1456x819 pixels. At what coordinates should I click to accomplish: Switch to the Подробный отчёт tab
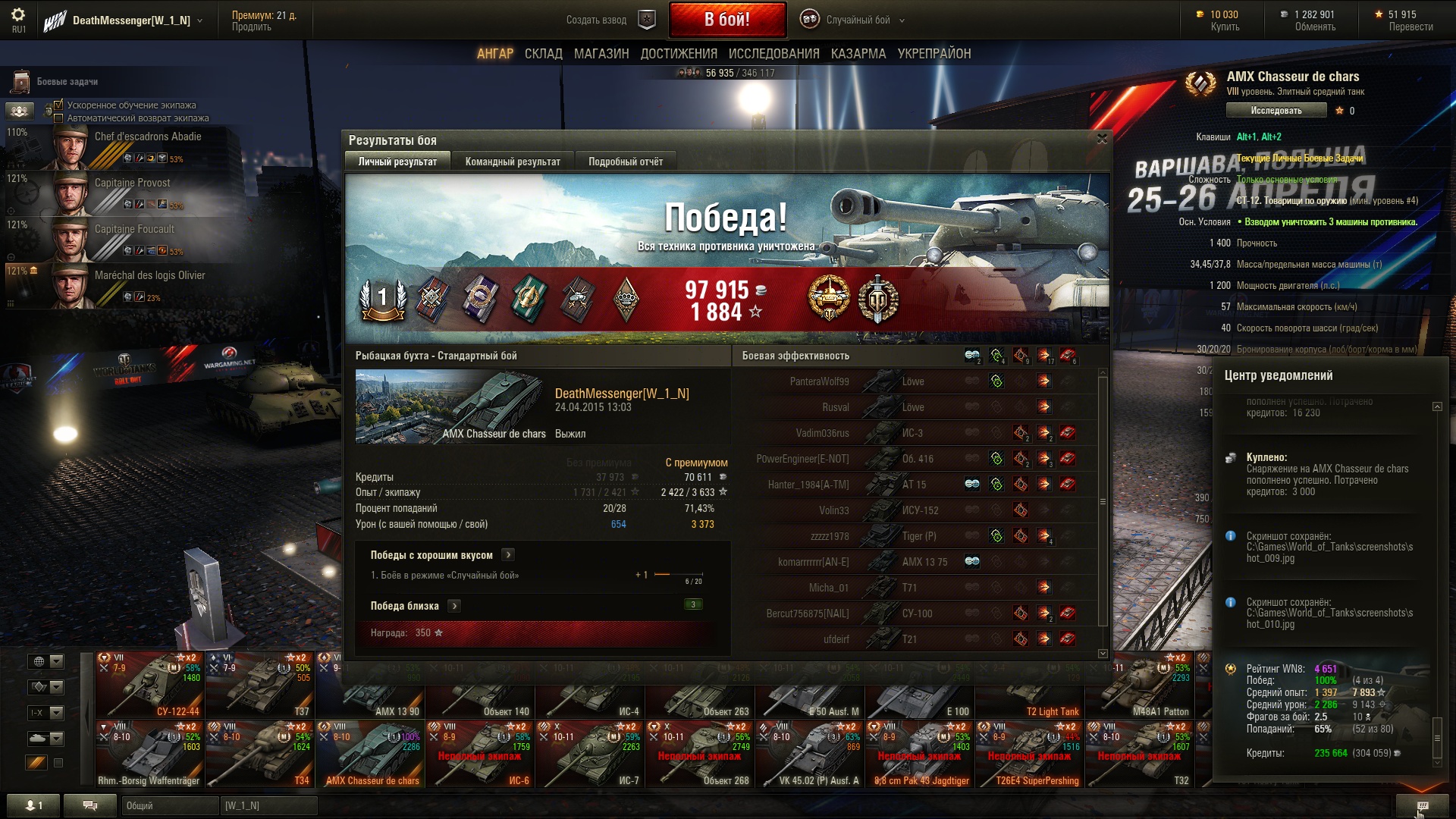(x=625, y=162)
